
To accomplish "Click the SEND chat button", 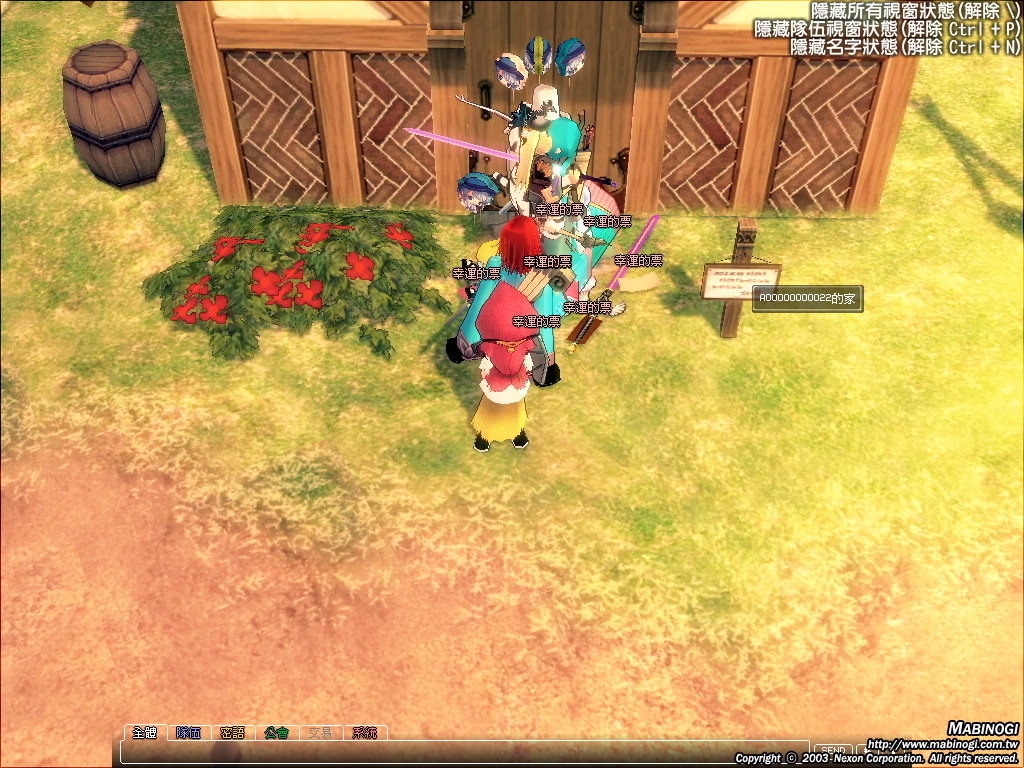I will 833,750.
